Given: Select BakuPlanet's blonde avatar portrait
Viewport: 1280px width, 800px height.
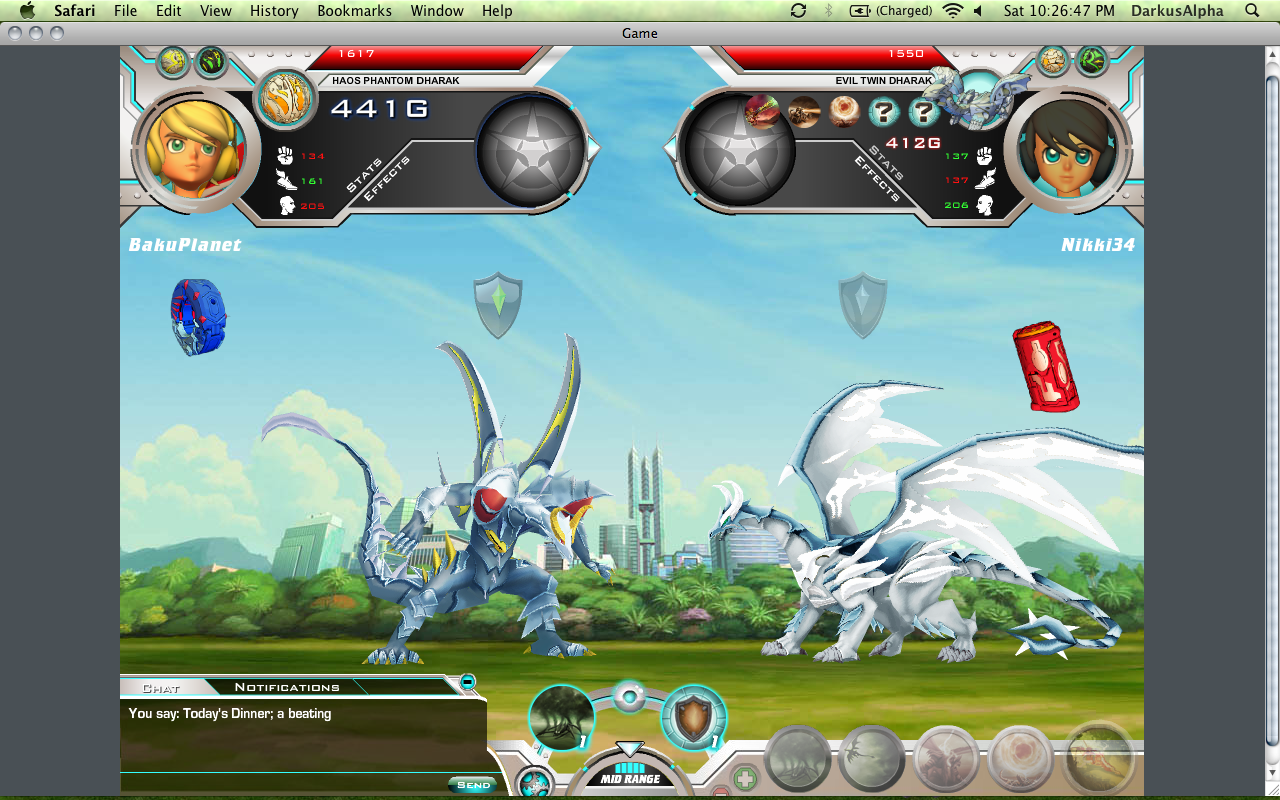Looking at the screenshot, I should (x=194, y=150).
